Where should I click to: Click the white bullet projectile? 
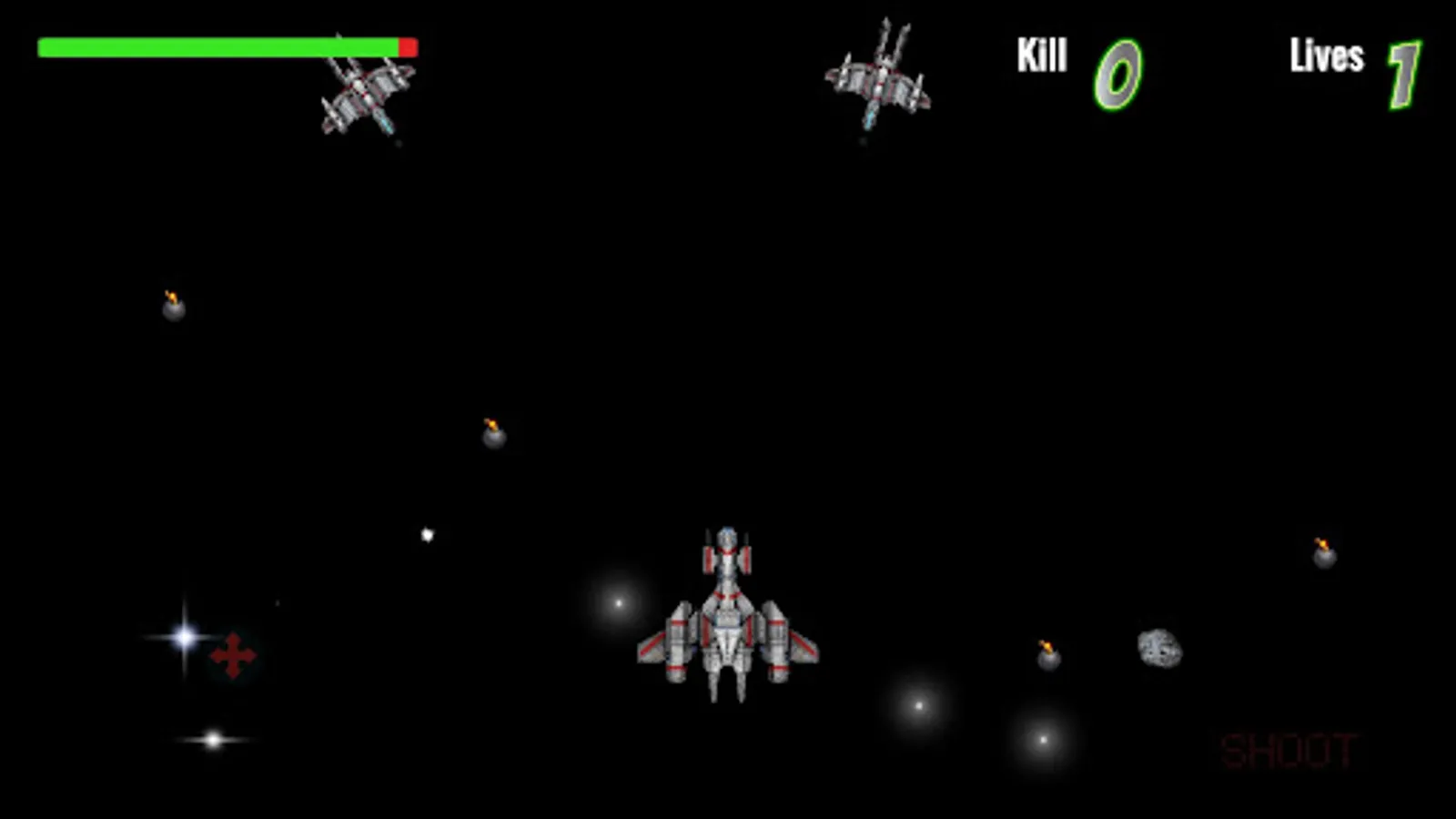click(428, 533)
